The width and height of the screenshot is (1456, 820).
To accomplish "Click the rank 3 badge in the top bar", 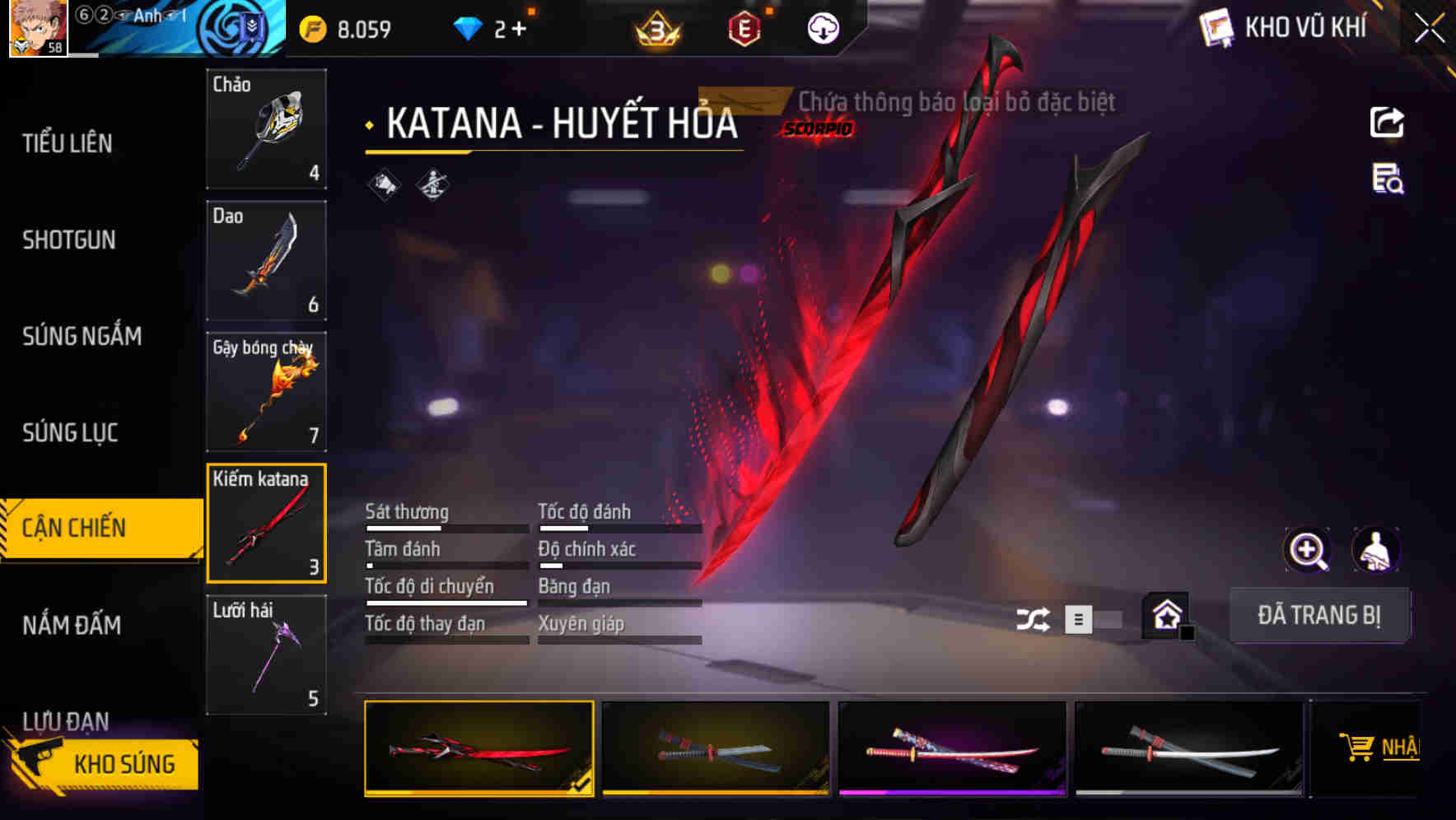I will tap(655, 27).
